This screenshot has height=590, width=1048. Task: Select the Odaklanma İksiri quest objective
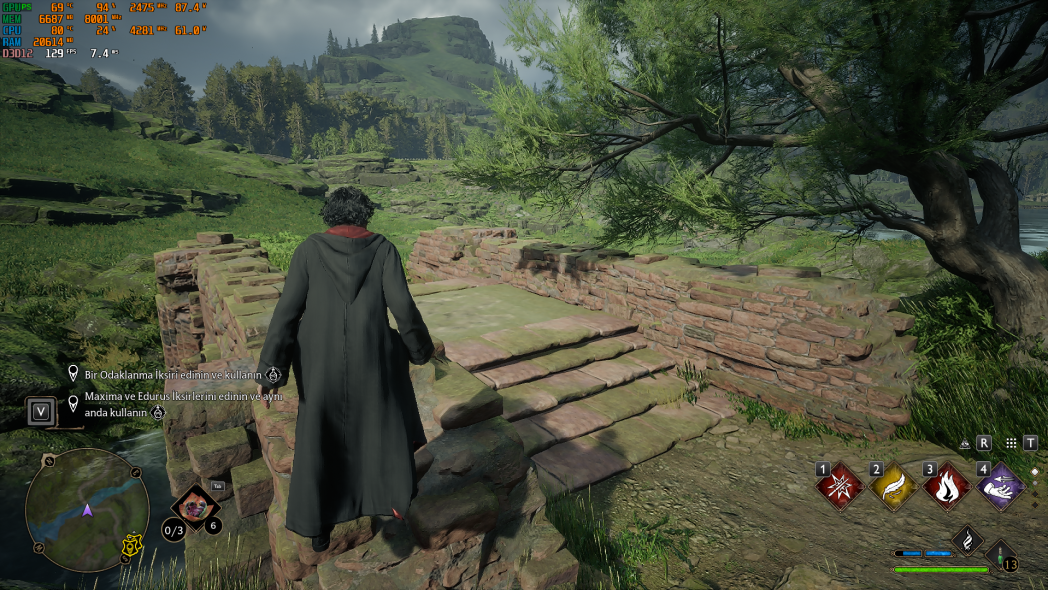pos(170,375)
